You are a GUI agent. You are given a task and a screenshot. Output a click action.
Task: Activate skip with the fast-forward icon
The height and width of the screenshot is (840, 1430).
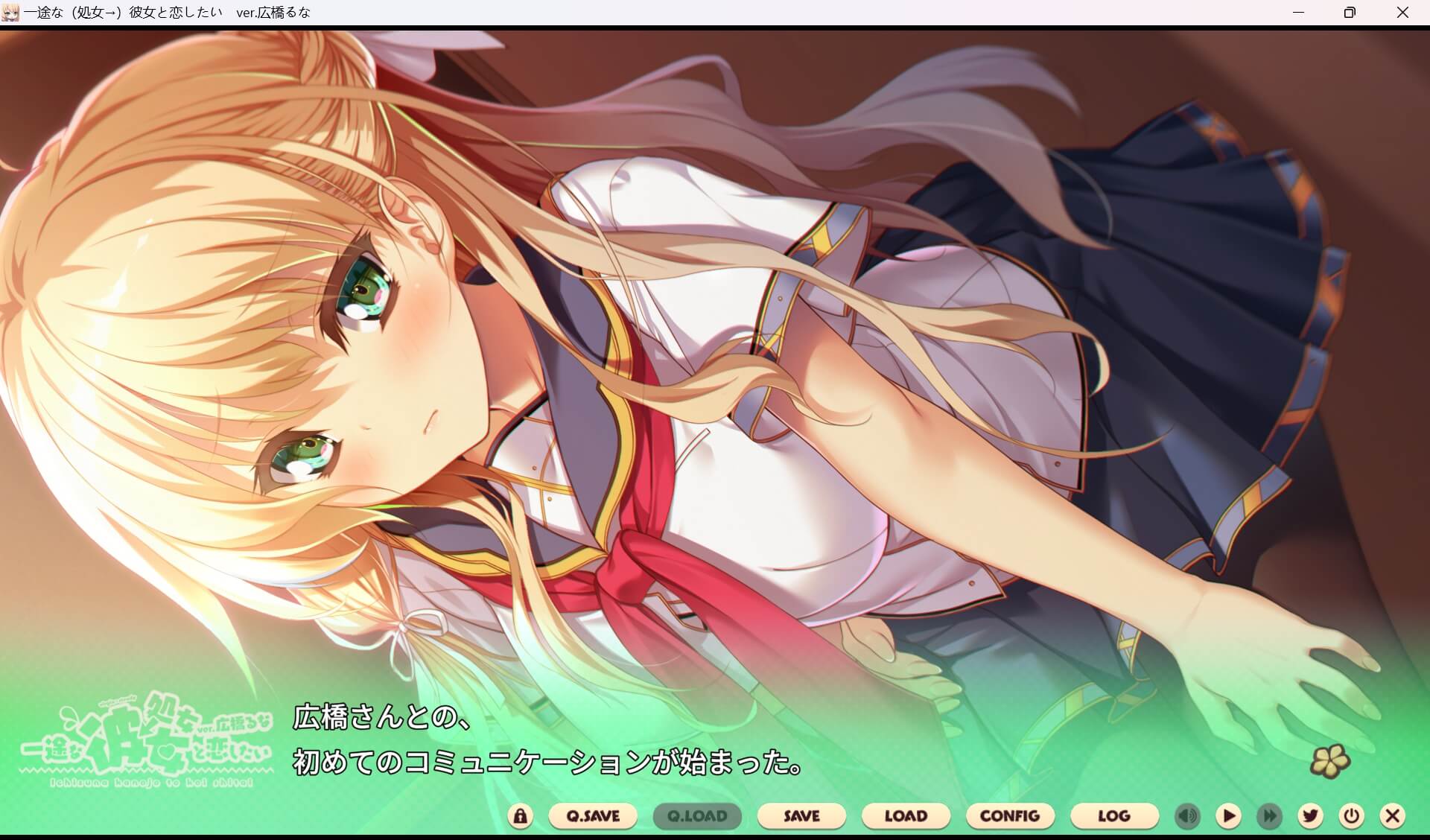(1271, 816)
